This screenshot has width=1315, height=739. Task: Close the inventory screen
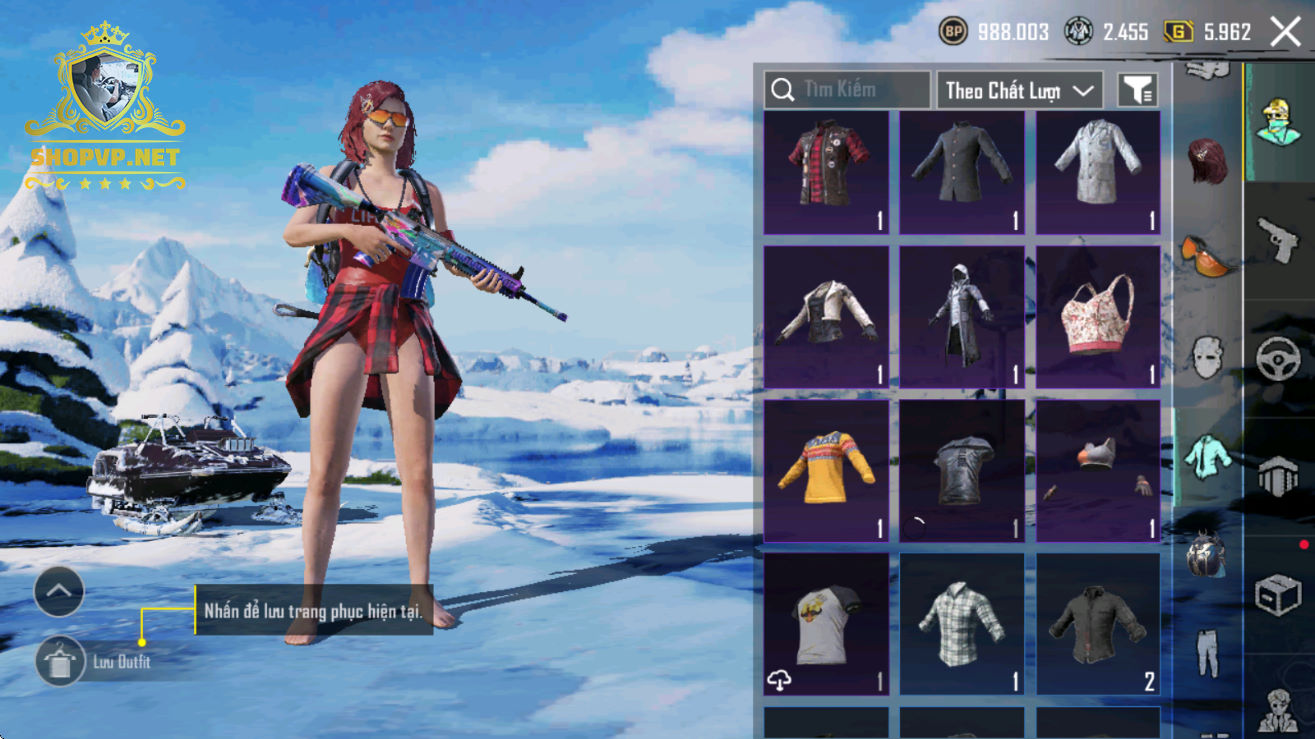pyautogui.click(x=1285, y=32)
